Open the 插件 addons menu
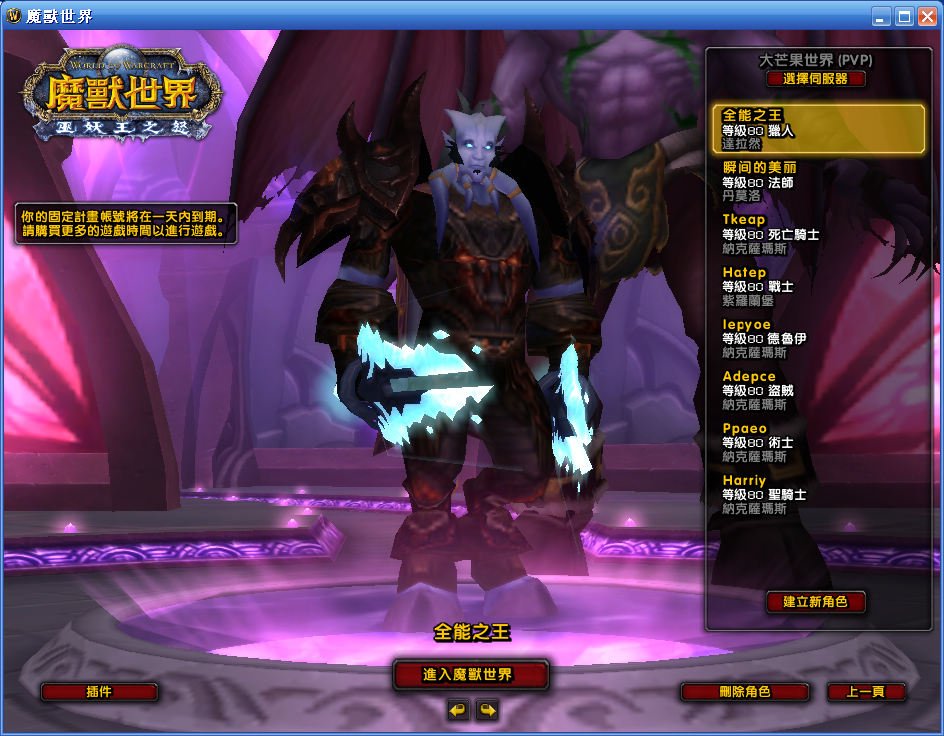The image size is (944, 736). [x=99, y=692]
